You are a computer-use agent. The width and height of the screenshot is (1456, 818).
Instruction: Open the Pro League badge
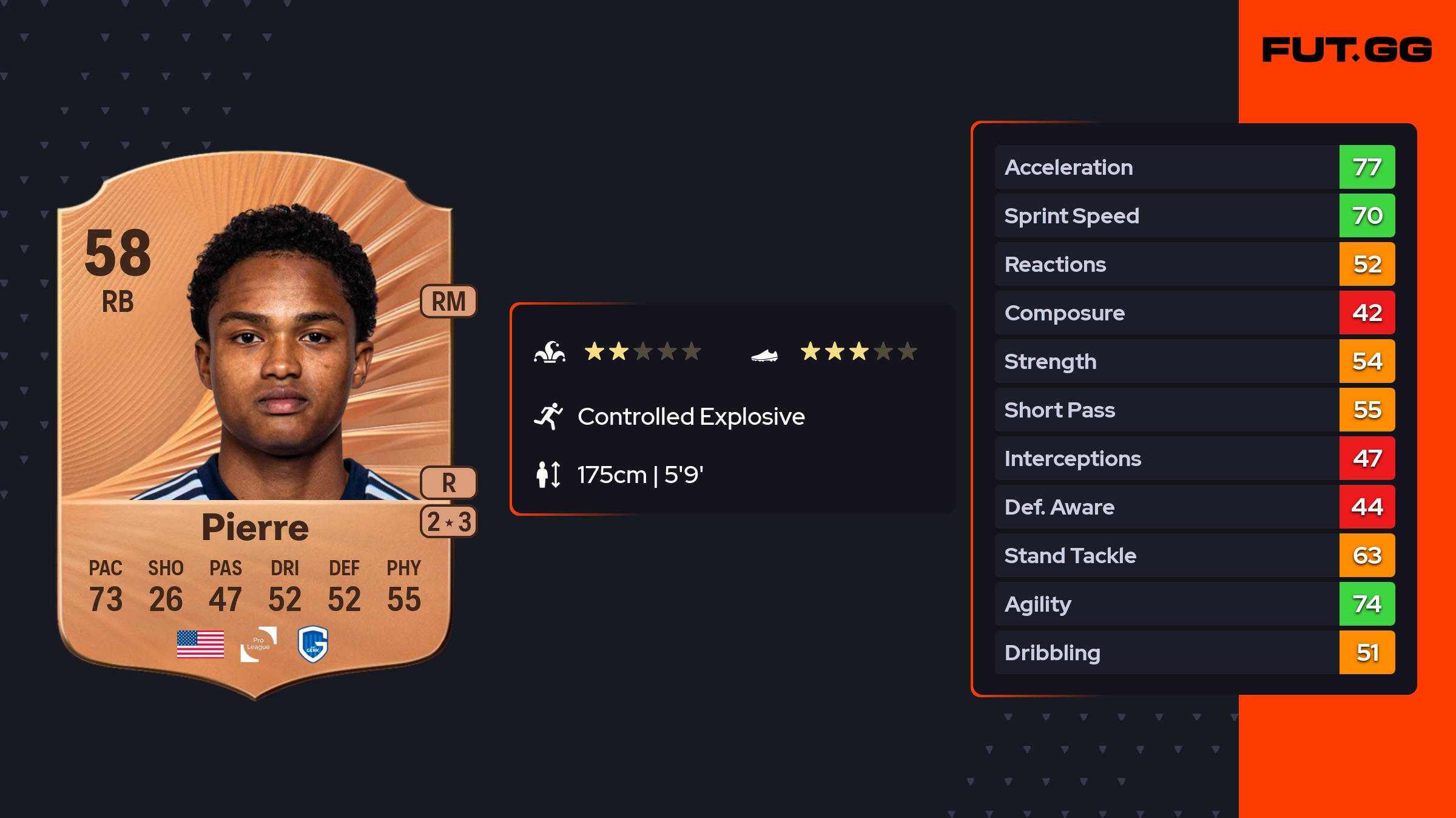click(258, 644)
